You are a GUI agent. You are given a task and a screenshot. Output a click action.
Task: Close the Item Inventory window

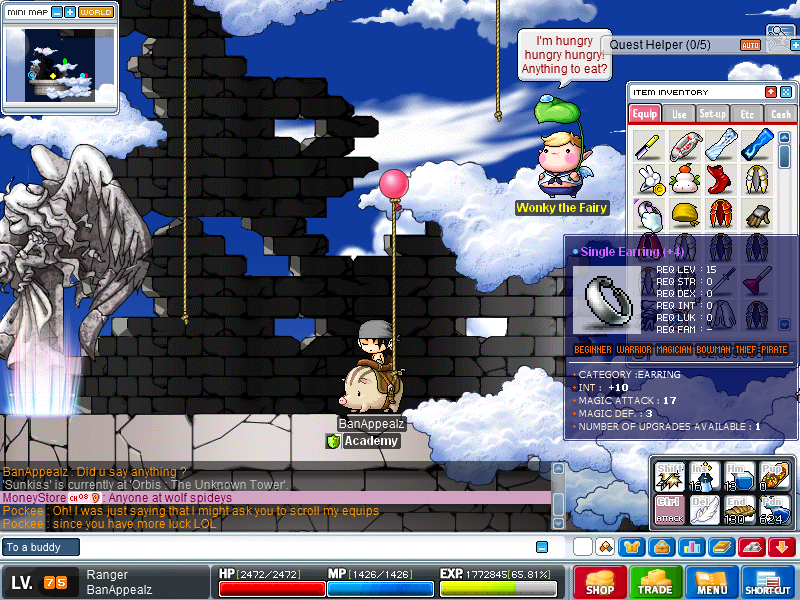(785, 92)
